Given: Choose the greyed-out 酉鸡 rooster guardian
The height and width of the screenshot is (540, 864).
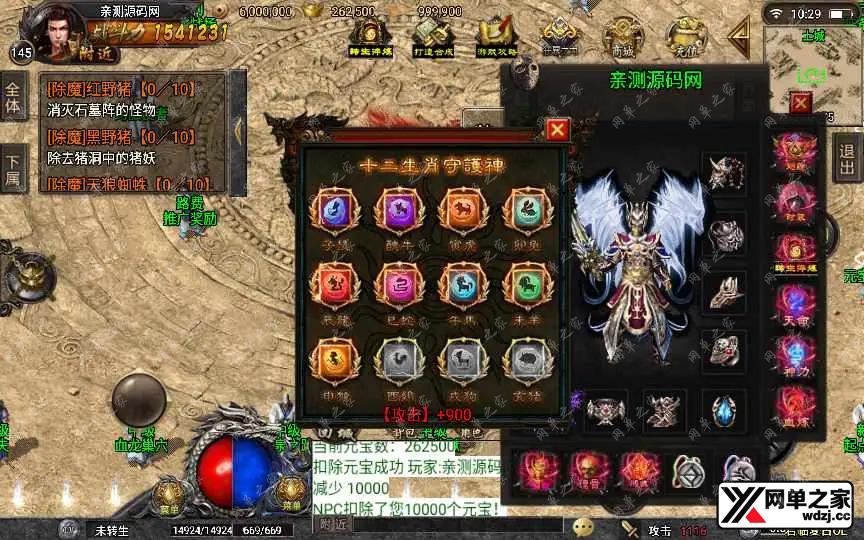Looking at the screenshot, I should 394,359.
